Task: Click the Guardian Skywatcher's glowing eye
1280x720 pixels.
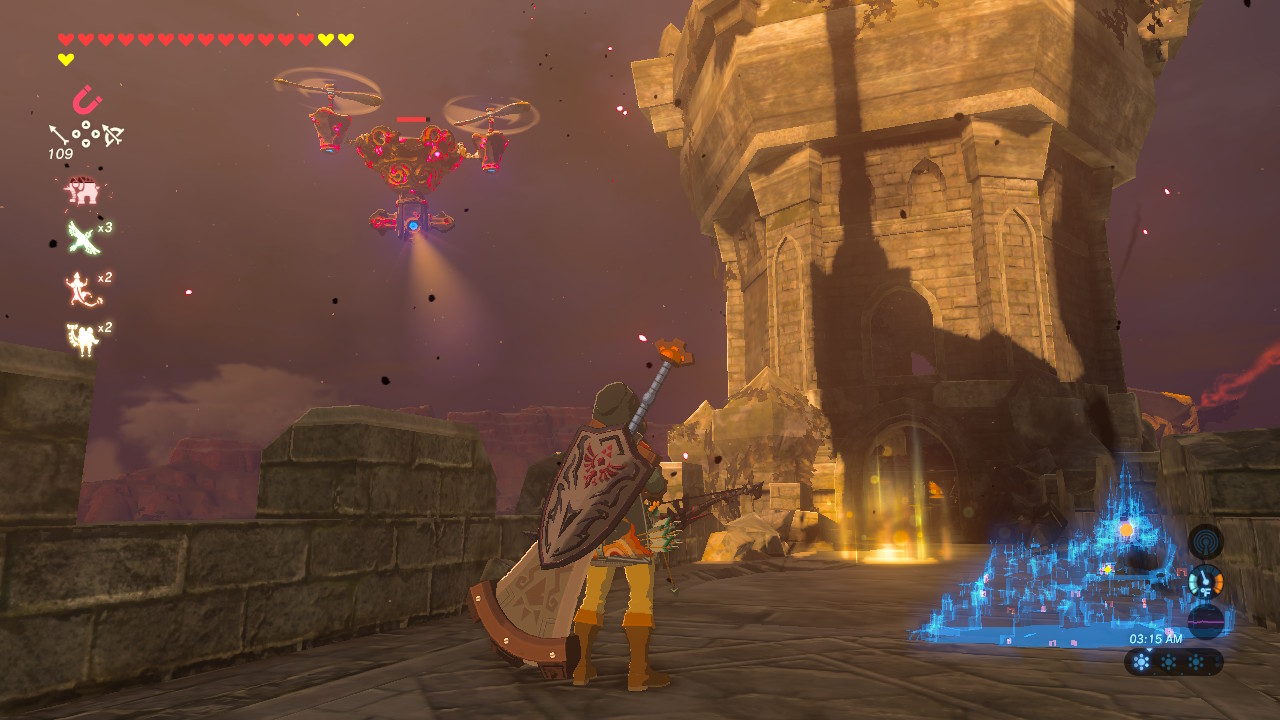Action: (x=412, y=228)
